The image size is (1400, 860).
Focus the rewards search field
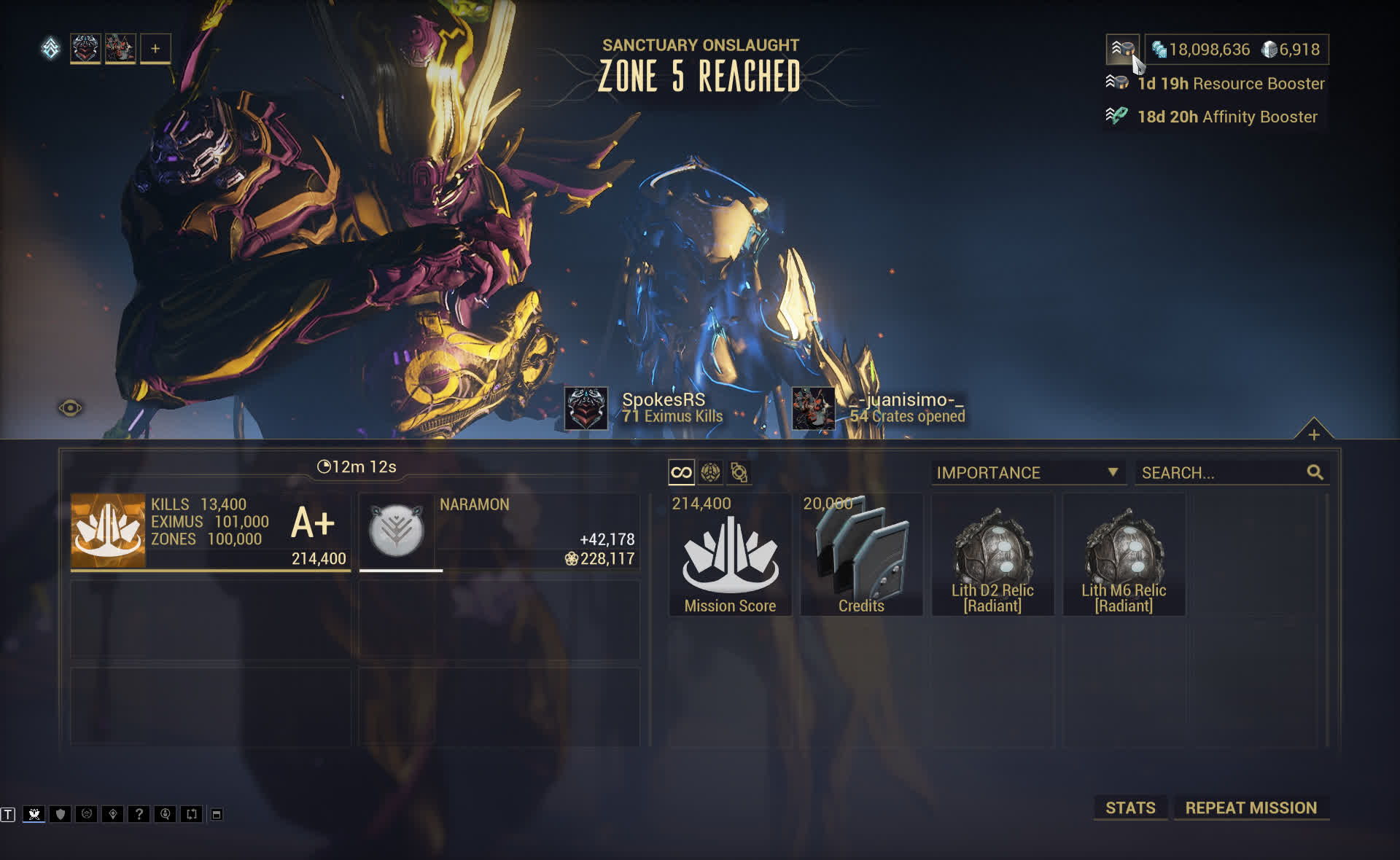pyautogui.click(x=1223, y=472)
